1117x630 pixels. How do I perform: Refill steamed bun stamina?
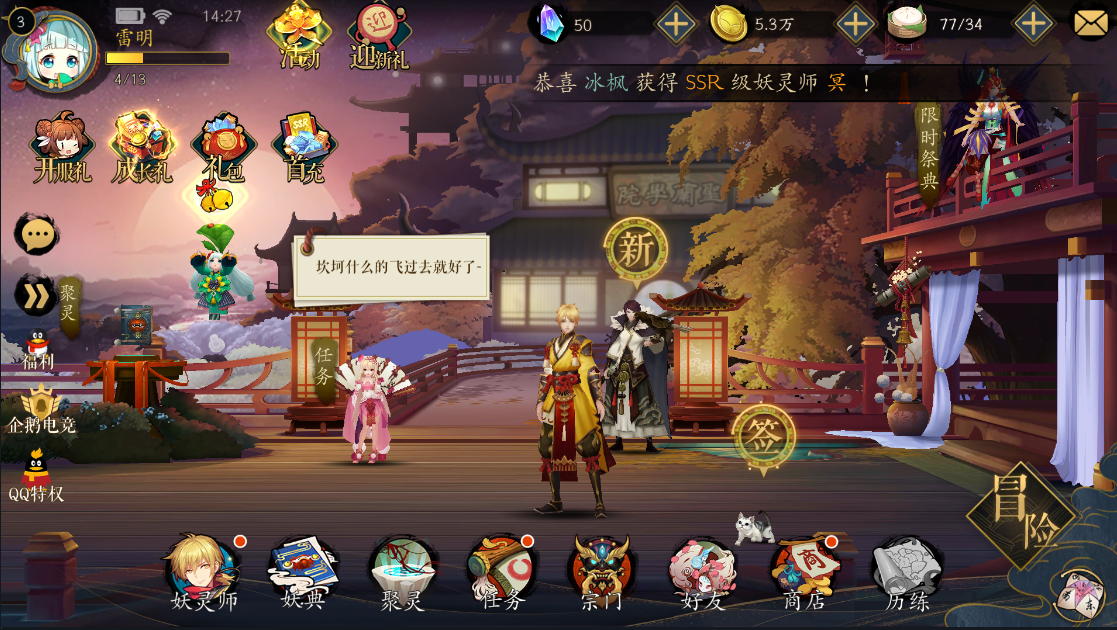[x=1034, y=24]
